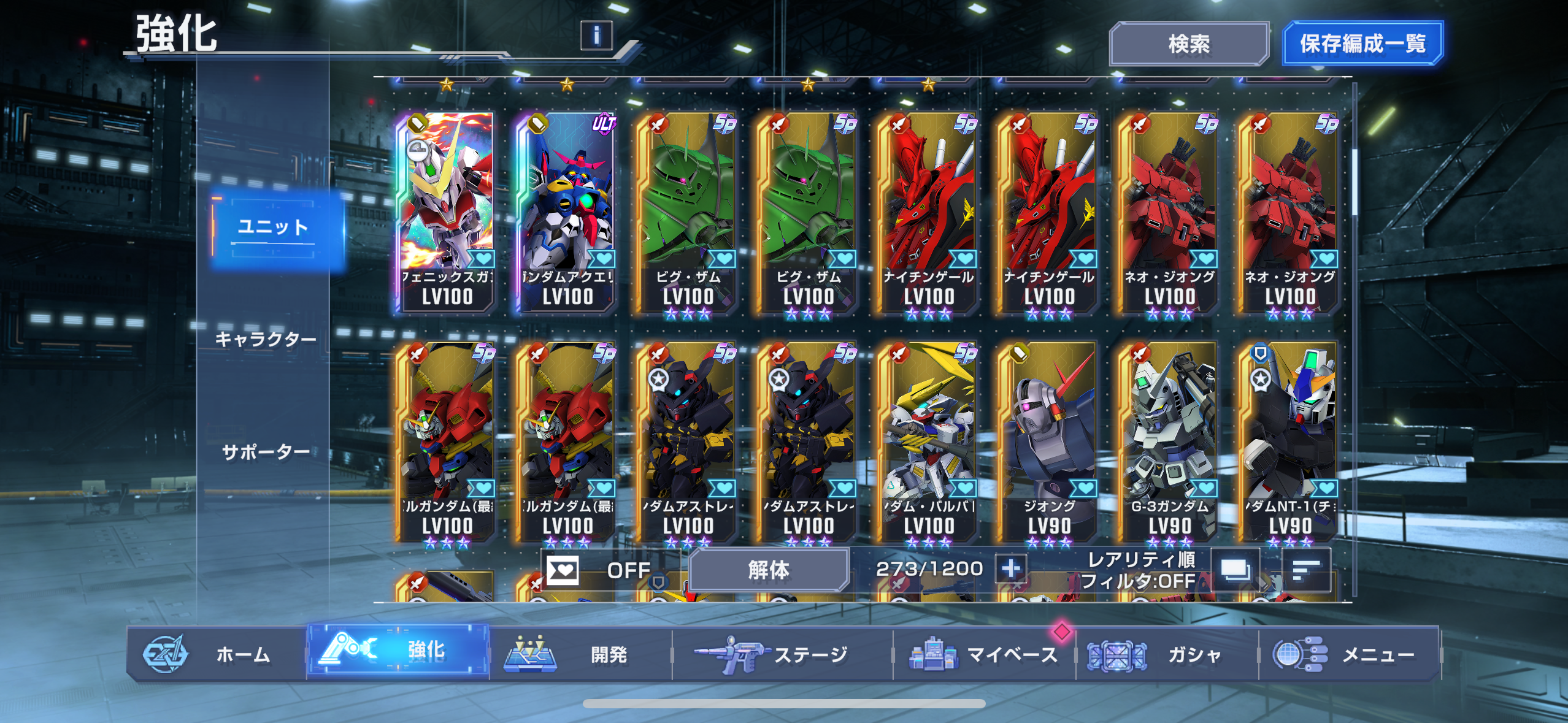Open the ステージ stage menu
This screenshot has height=723, width=1568.
click(782, 654)
